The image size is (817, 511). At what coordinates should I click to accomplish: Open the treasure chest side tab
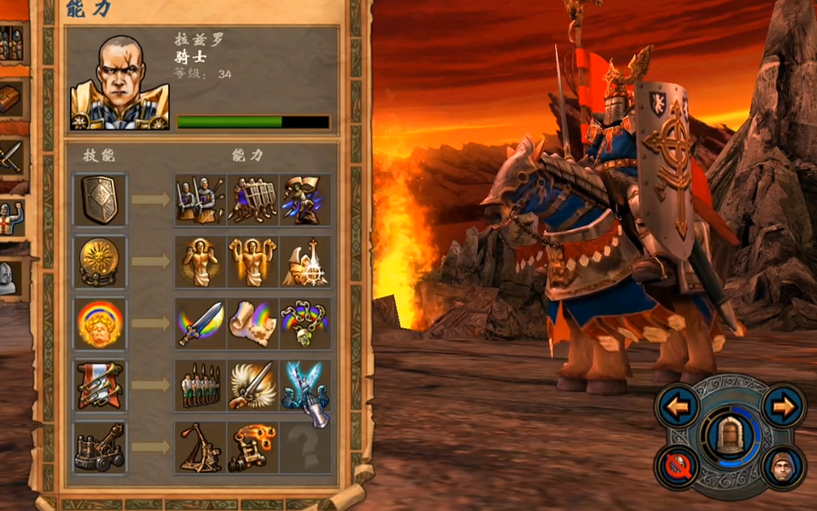tap(11, 98)
